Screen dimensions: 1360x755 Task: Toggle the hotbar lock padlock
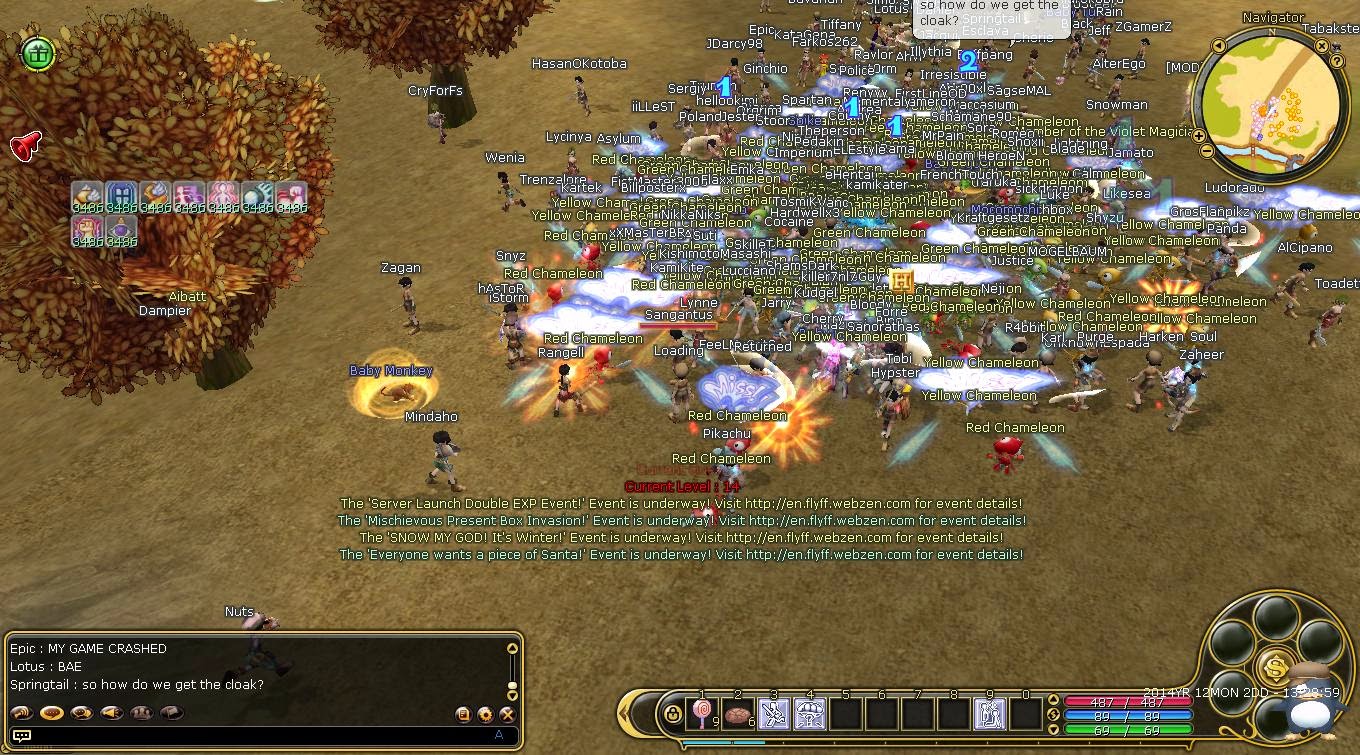pos(673,712)
